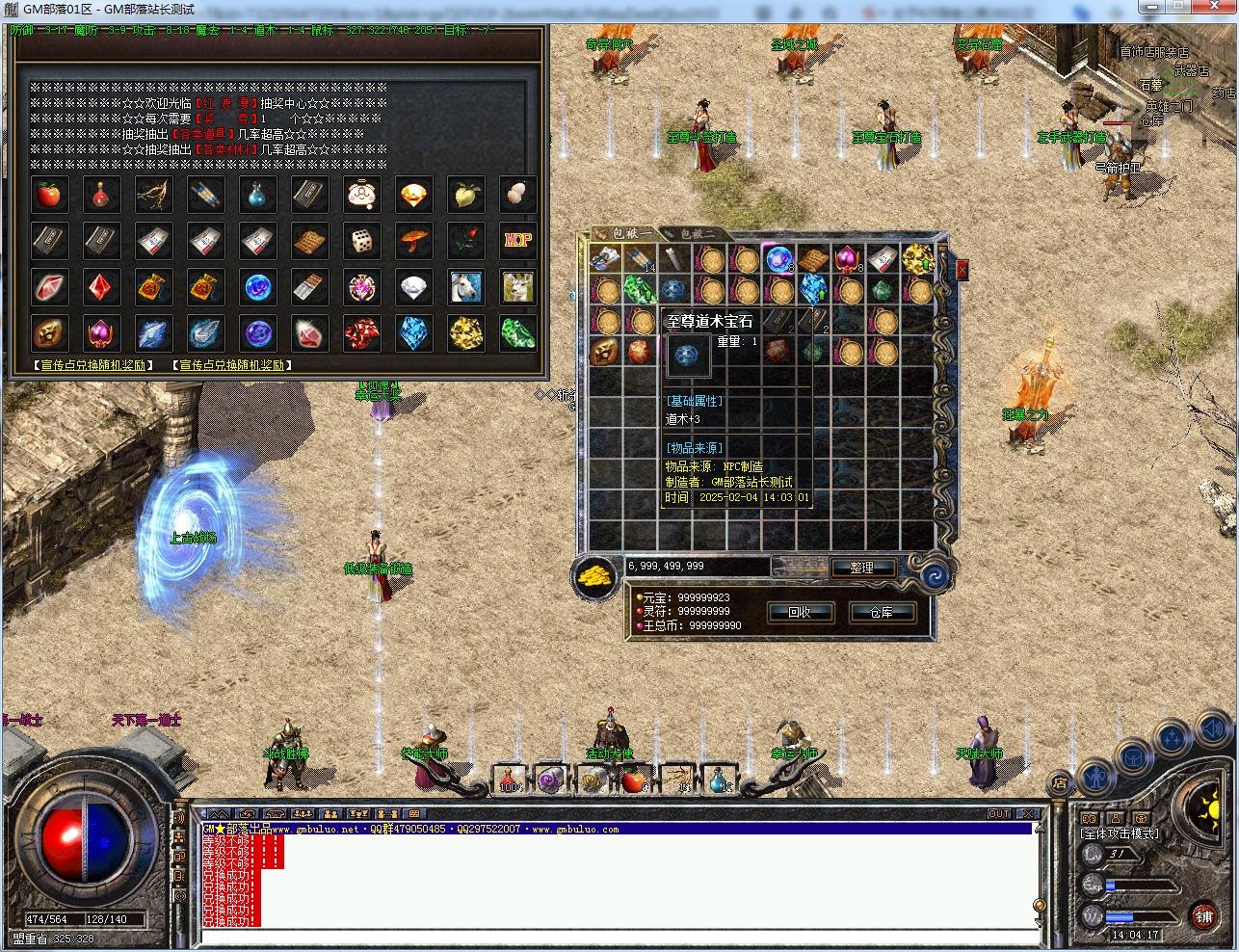Image resolution: width=1239 pixels, height=952 pixels.
Task: Click the 回收 recycle button
Action: 799,612
